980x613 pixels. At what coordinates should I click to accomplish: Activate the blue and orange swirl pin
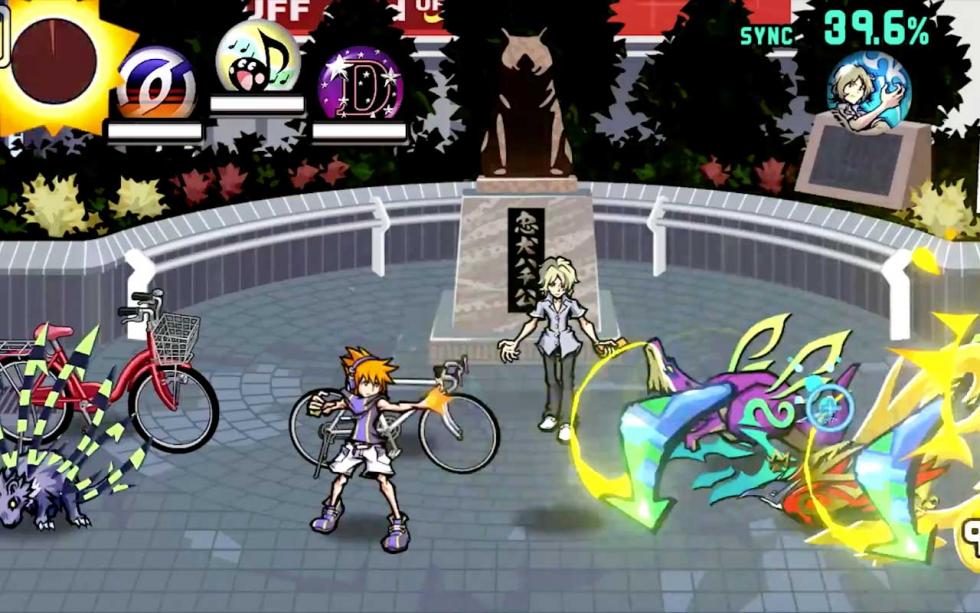156,83
